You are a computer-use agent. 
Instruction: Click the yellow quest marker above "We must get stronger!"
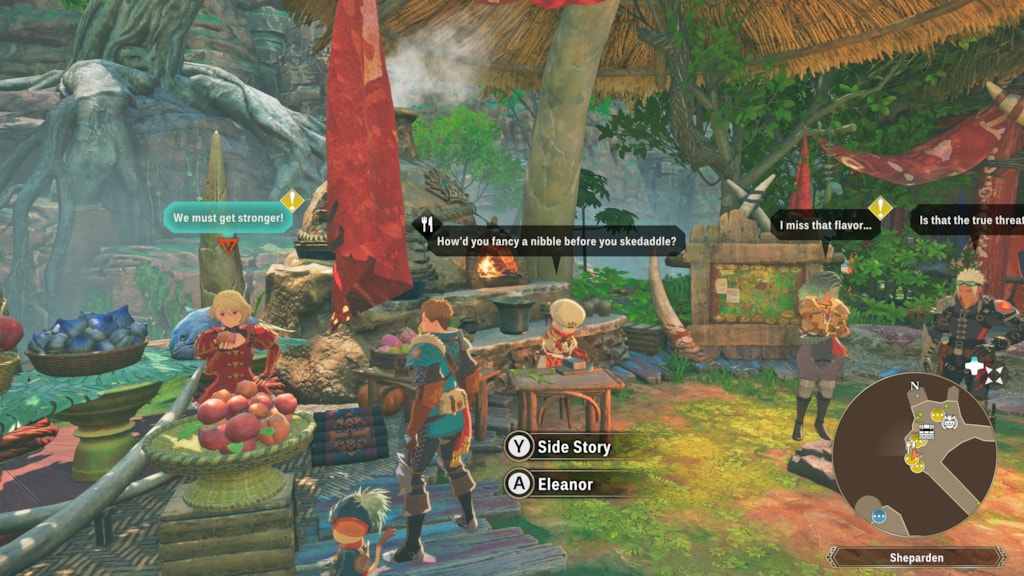[x=291, y=200]
